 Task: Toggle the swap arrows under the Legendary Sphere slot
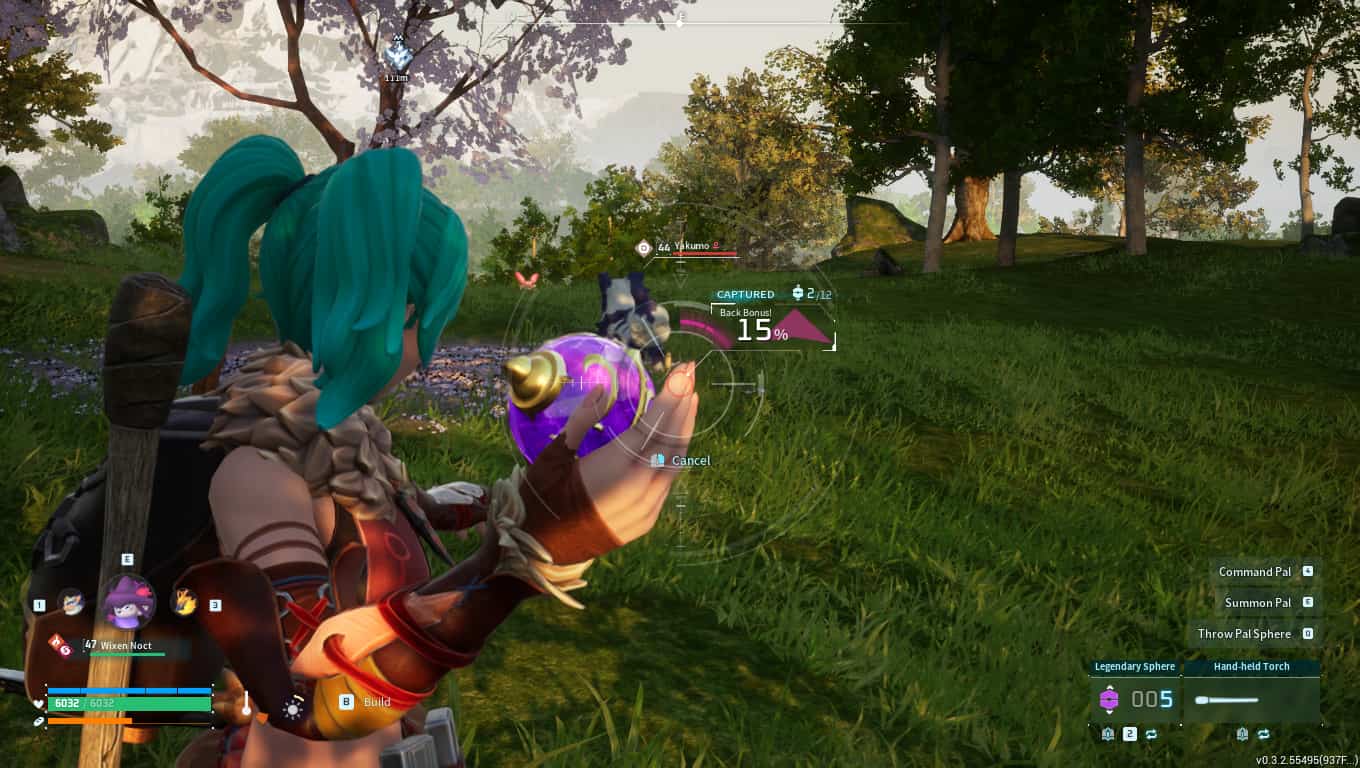1151,734
